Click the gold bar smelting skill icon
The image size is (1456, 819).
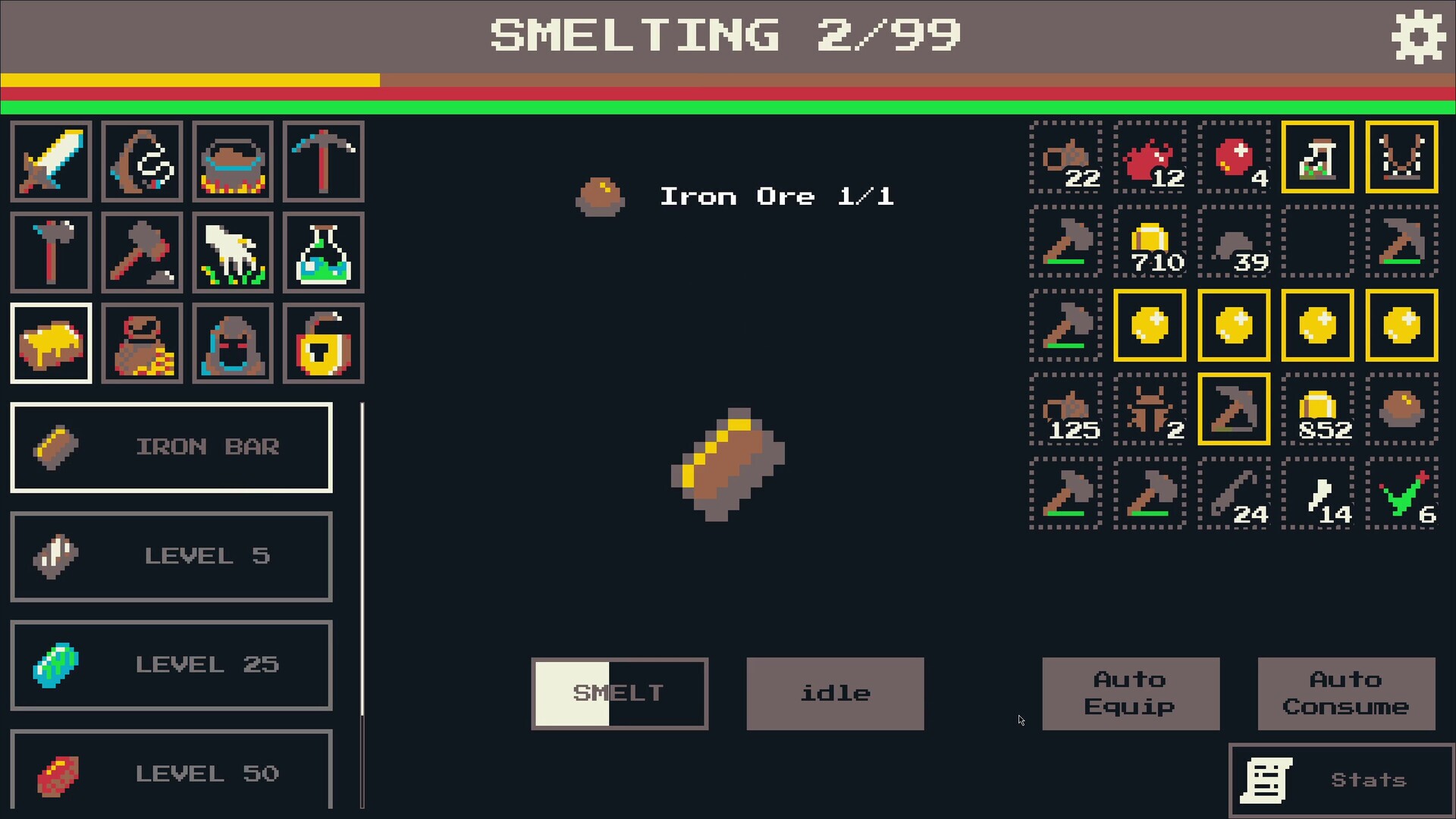(51, 344)
